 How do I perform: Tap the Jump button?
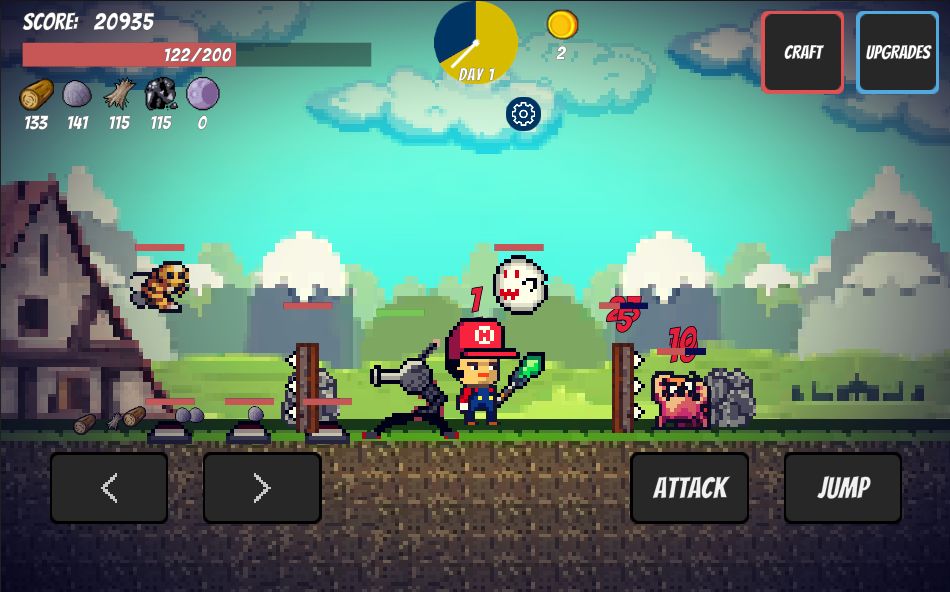[843, 488]
